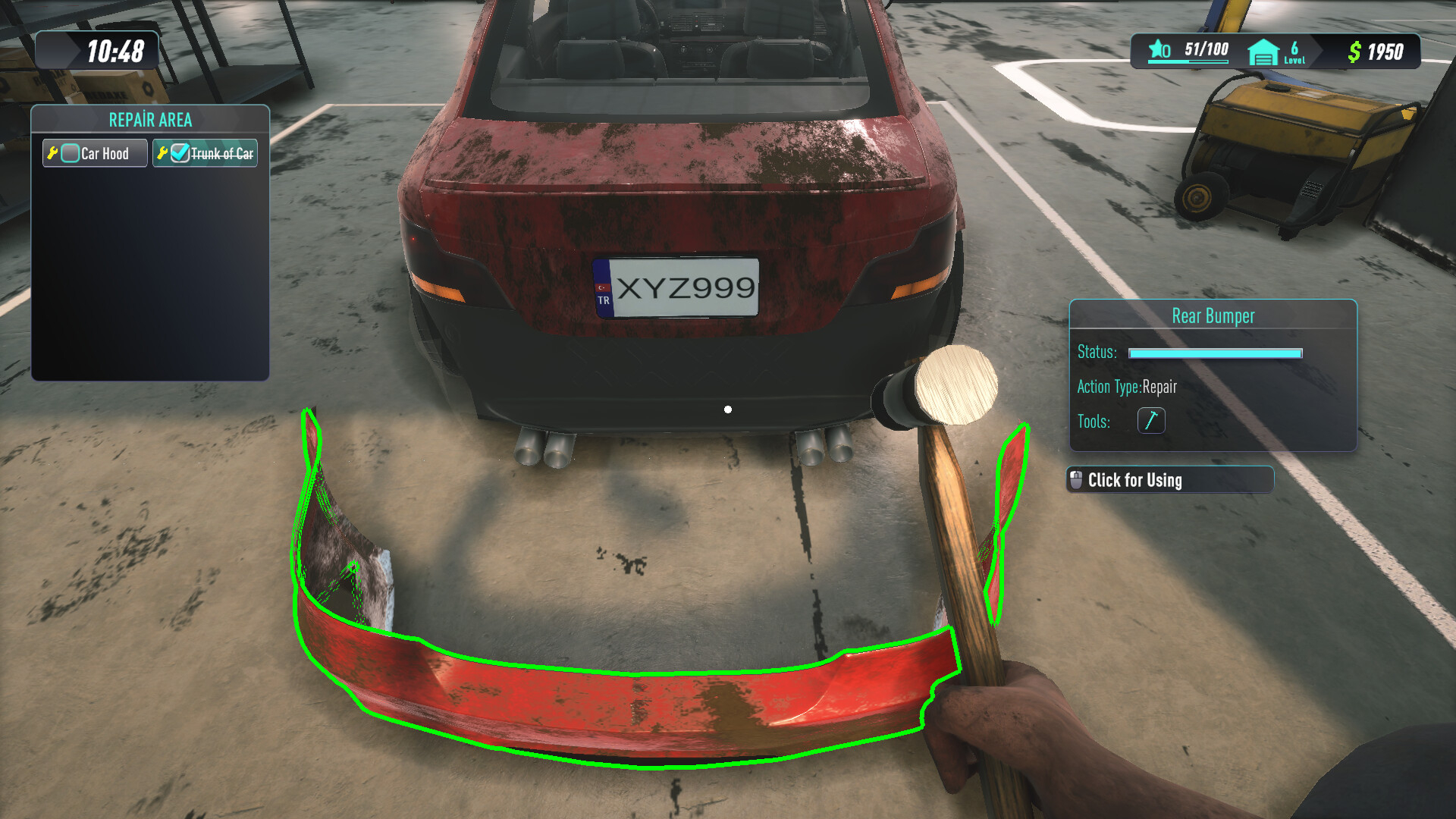The width and height of the screenshot is (1456, 819).
Task: Click the garage icon next to Level 6
Action: [x=1261, y=53]
